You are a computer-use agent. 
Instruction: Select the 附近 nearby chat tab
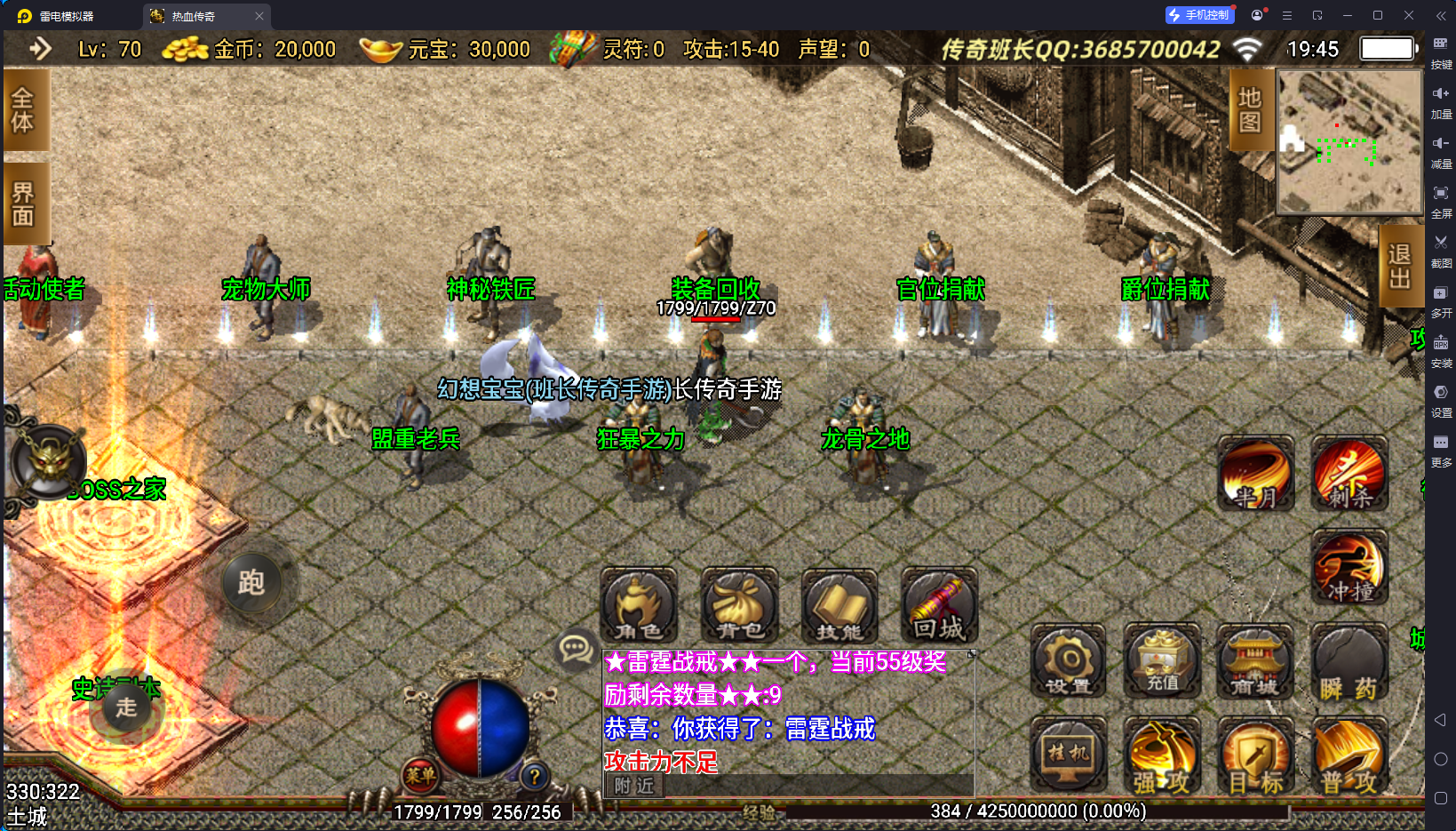tap(633, 787)
